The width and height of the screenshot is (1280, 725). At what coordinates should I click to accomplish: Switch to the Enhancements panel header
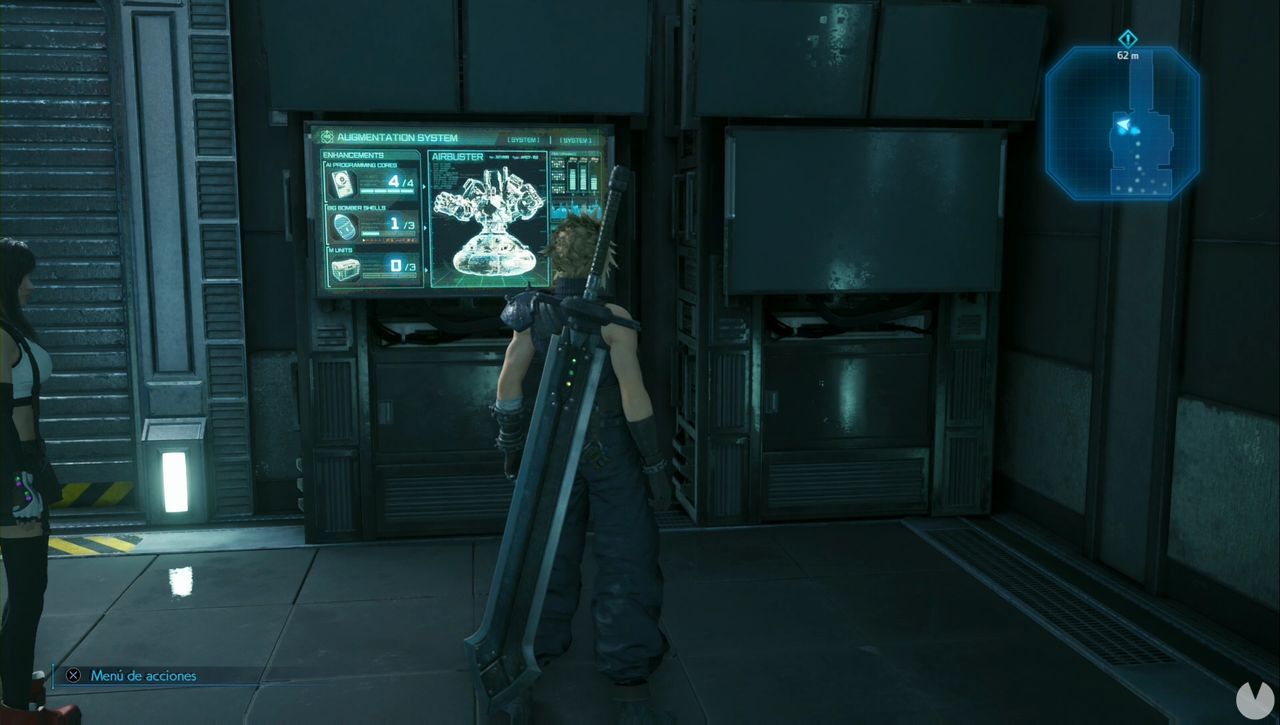(354, 154)
